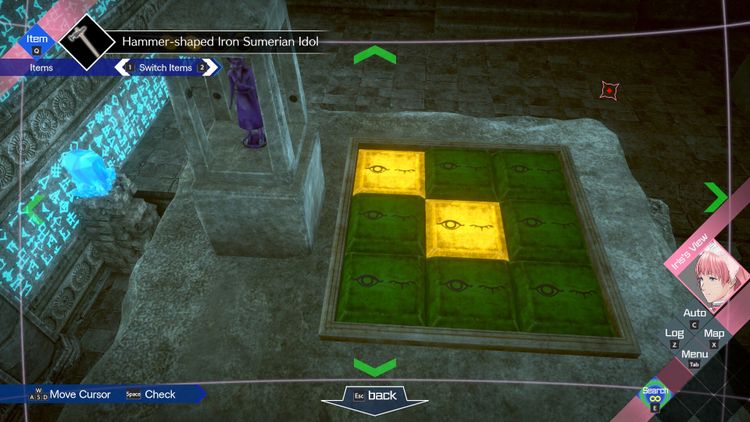Click the green down arrow
750x422 pixels.
(375, 366)
